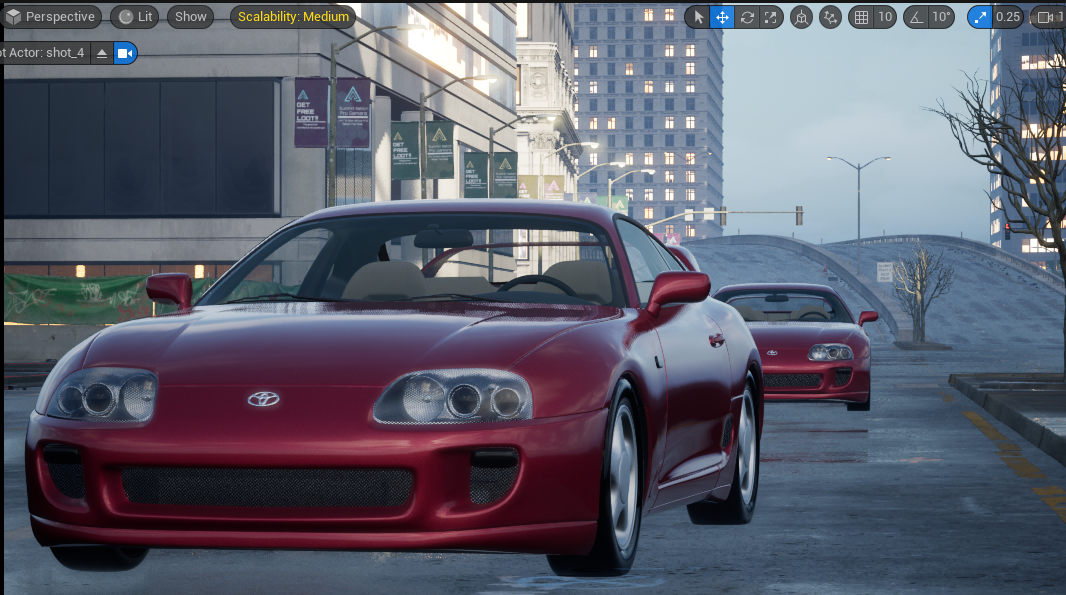1066x595 pixels.
Task: Toggle the scale snapping button
Action: 980,17
